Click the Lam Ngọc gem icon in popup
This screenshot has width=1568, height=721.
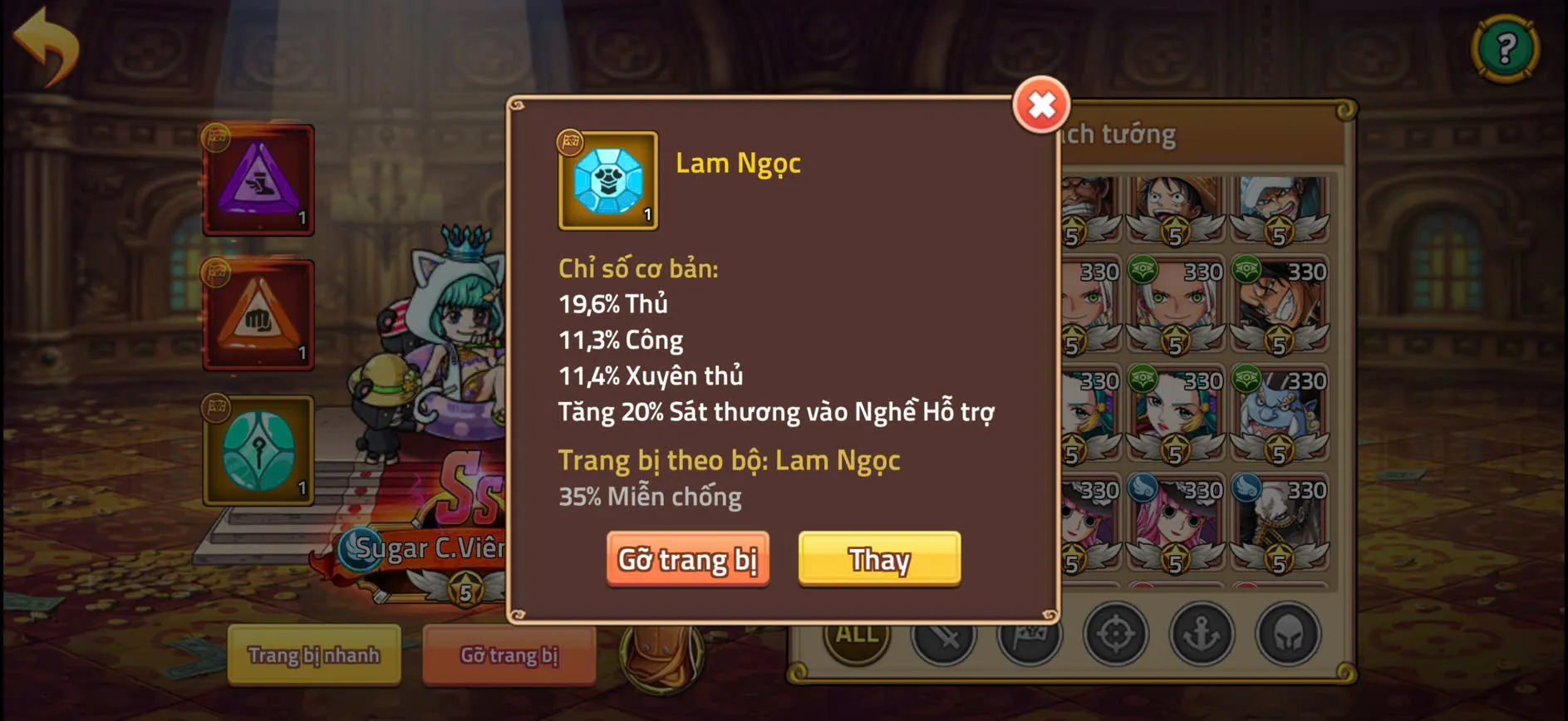click(x=608, y=180)
